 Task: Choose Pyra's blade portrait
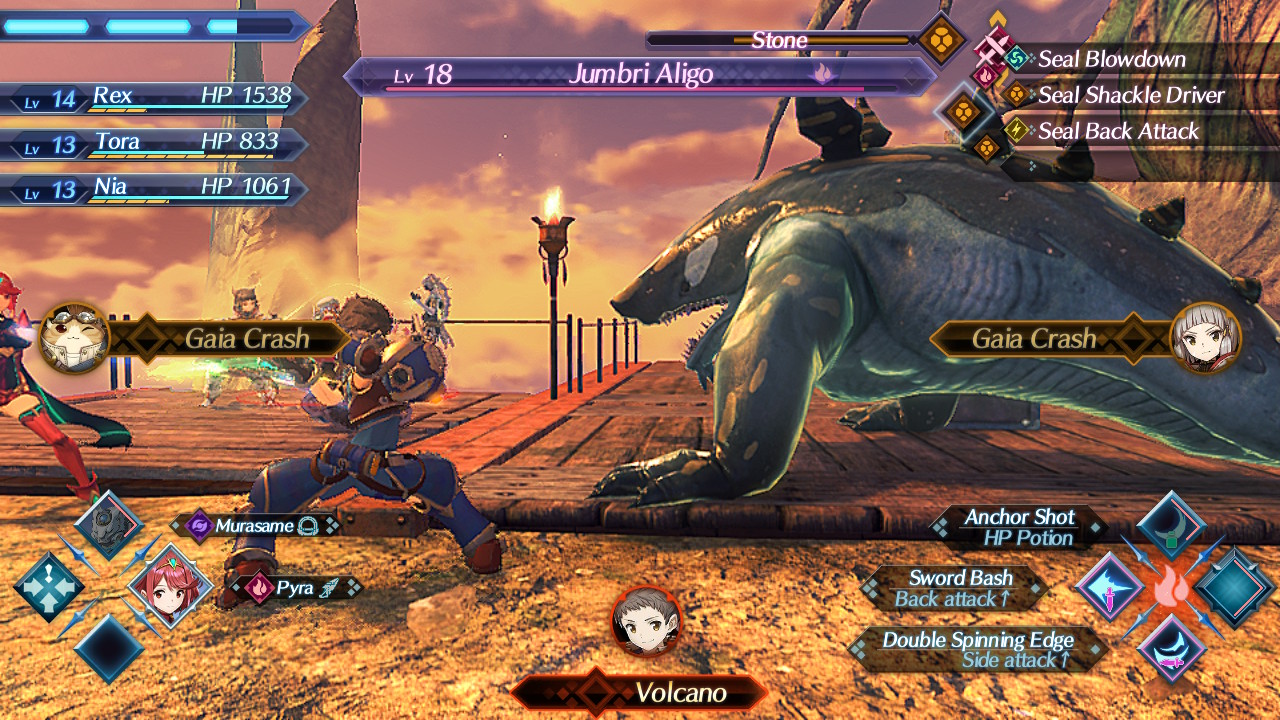(170, 587)
